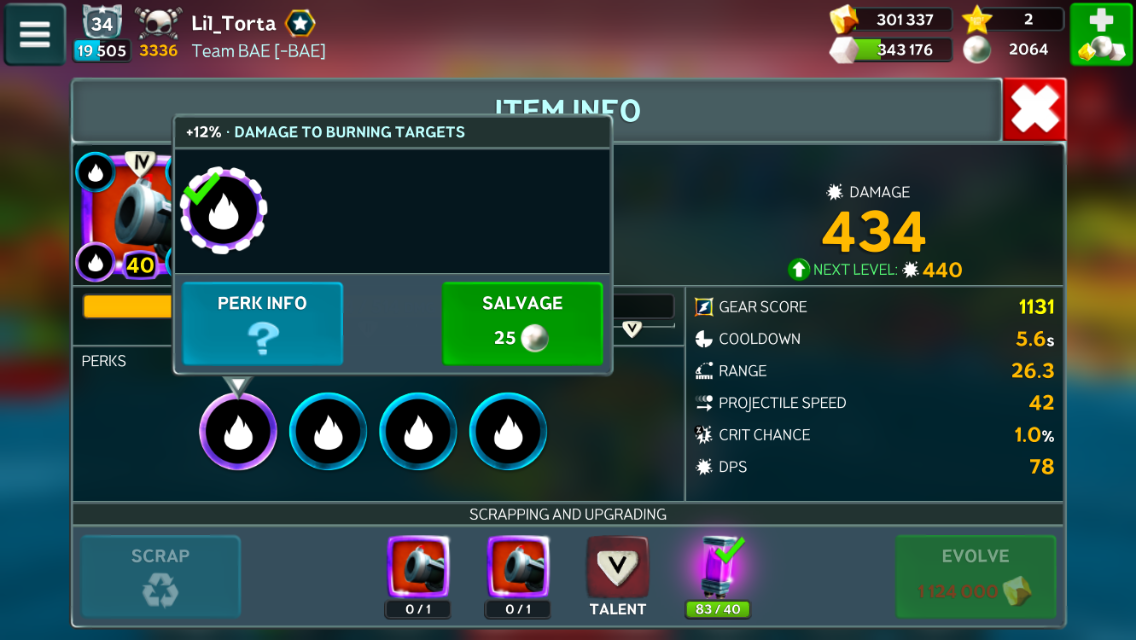
Task: Open Perk Info help
Action: (262, 323)
